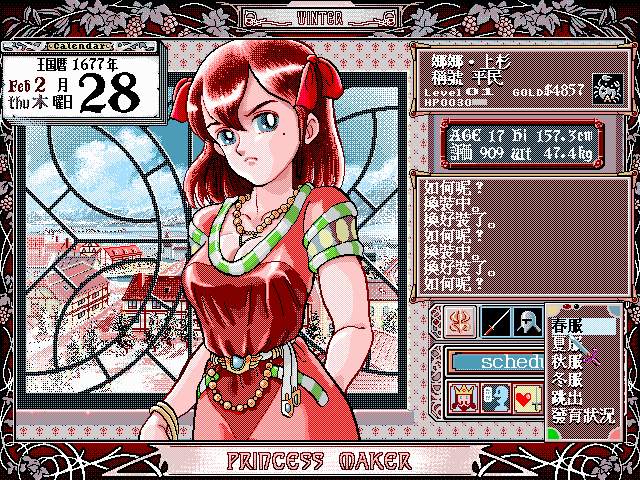Viewport: 640px width, 480px height.
Task: Visit the king via crowned portrait icon
Action: [x=463, y=397]
